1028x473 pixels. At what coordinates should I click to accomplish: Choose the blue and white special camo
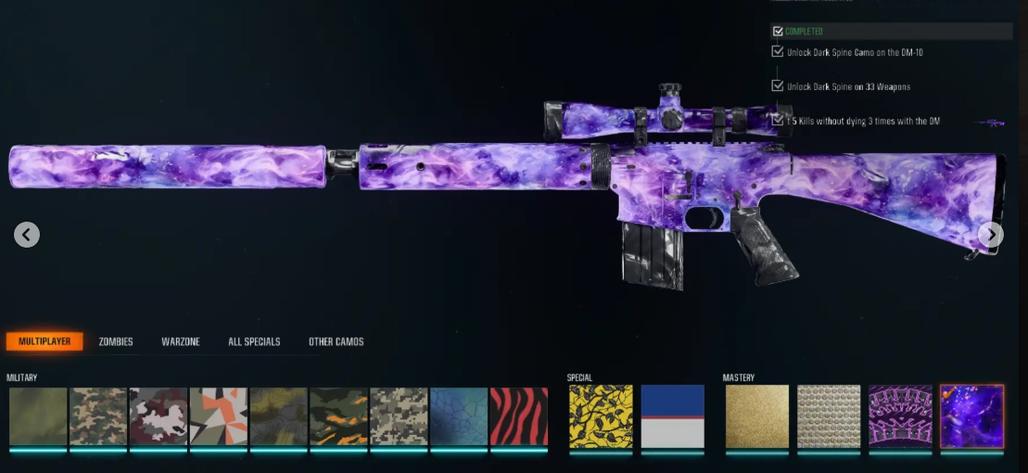[672, 416]
